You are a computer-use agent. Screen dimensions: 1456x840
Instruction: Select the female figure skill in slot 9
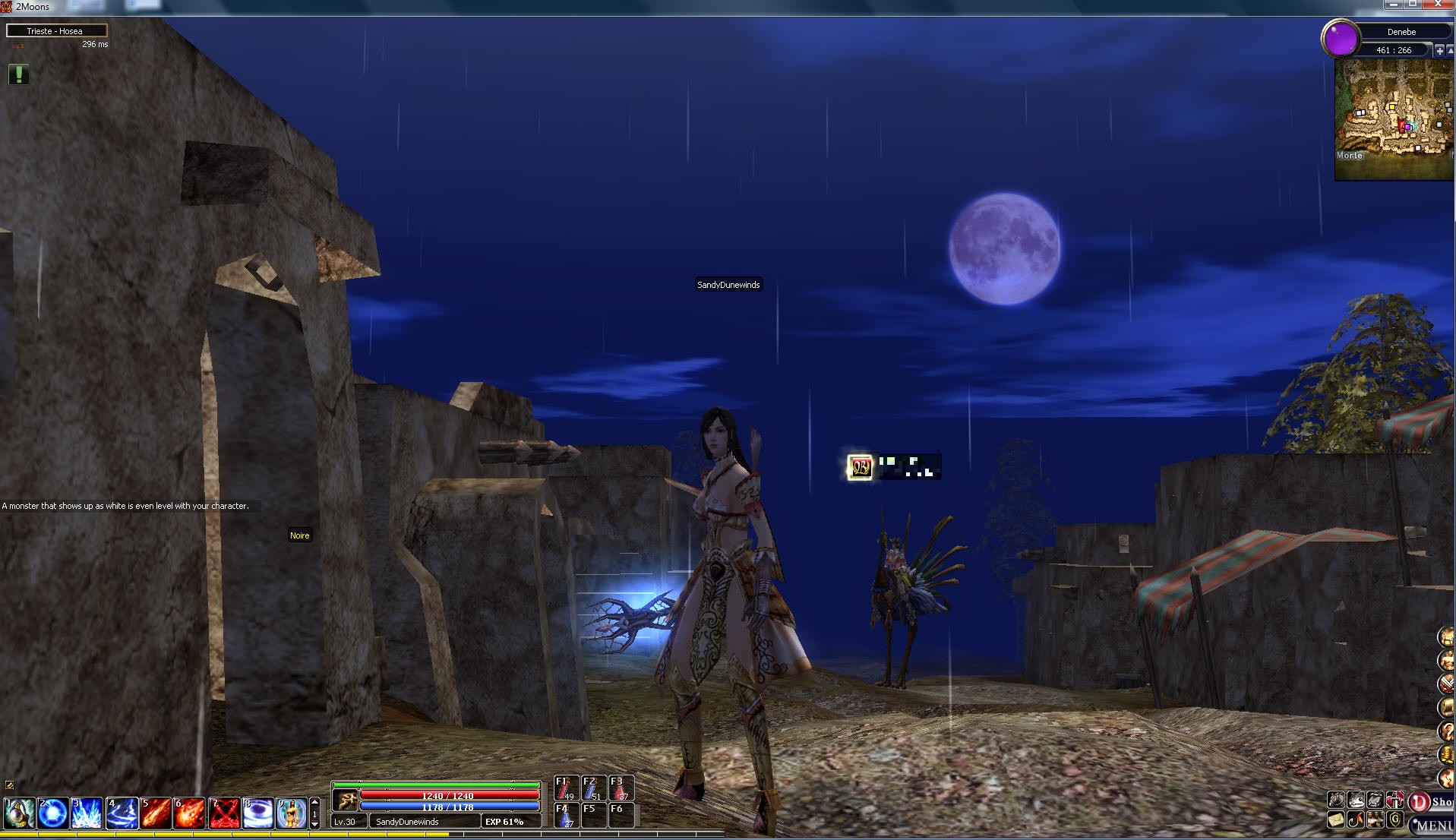coord(292,813)
